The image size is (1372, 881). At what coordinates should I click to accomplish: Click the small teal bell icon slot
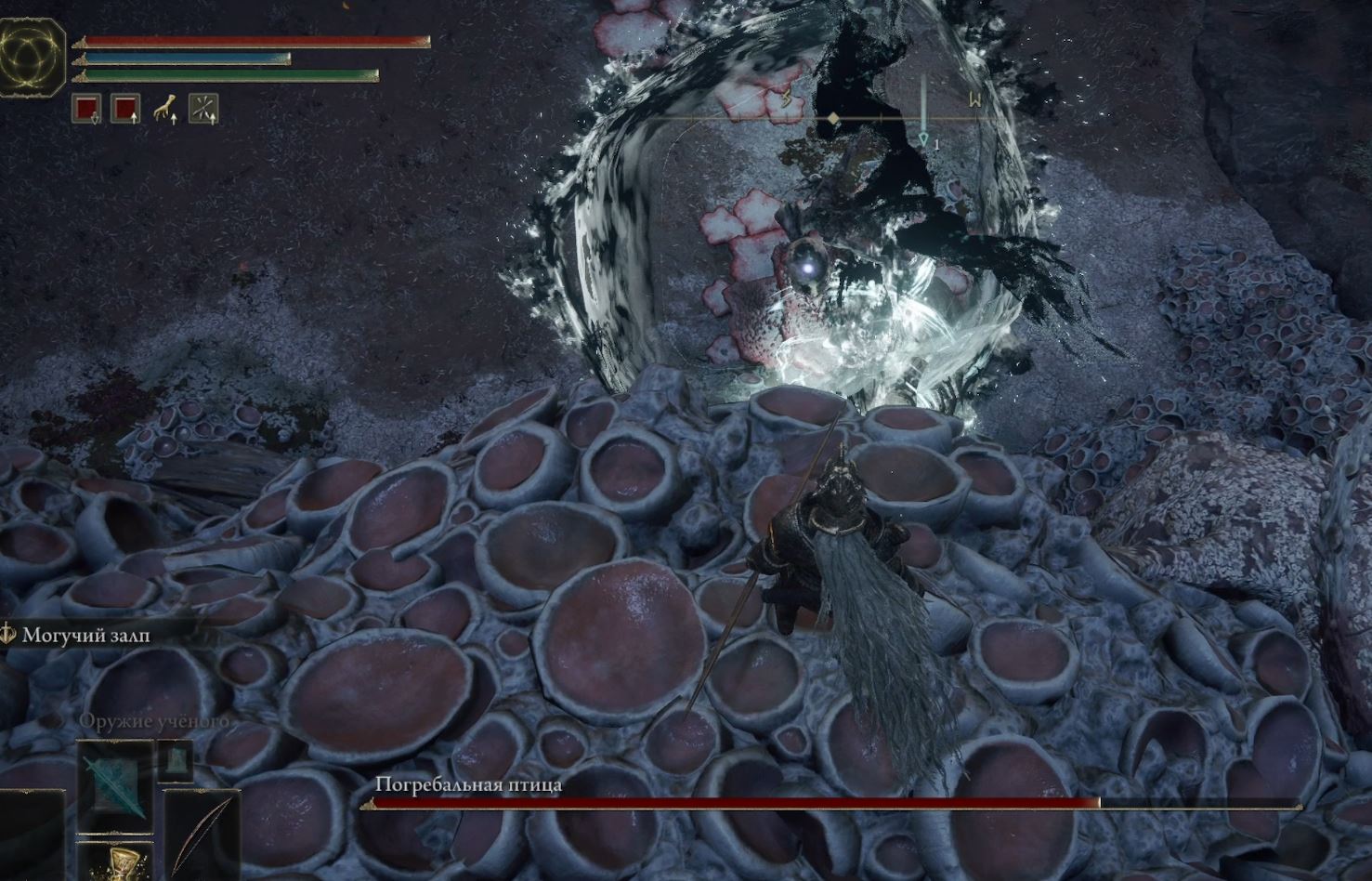(x=175, y=762)
